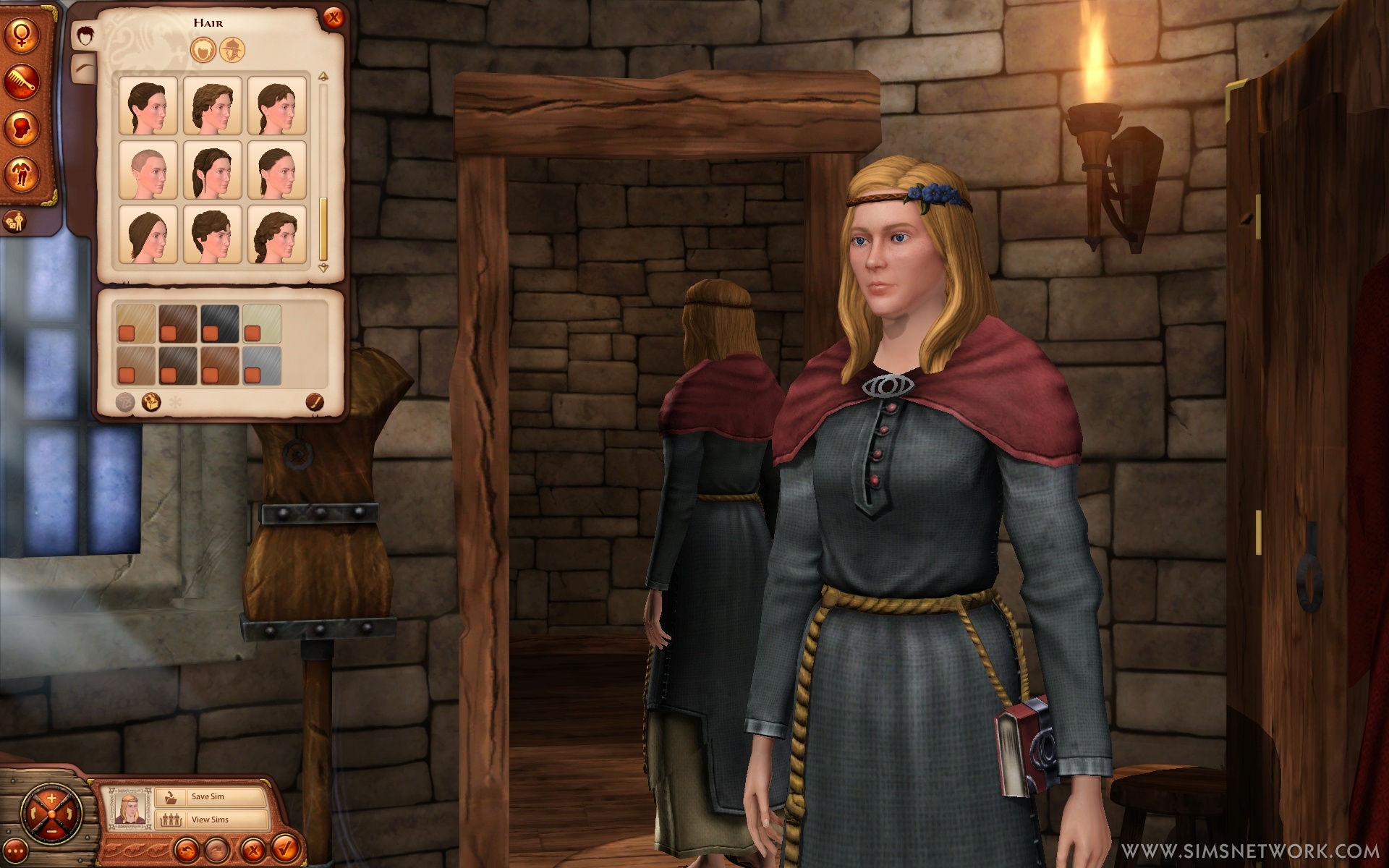
Task: Open the head profile category
Action: (22, 127)
